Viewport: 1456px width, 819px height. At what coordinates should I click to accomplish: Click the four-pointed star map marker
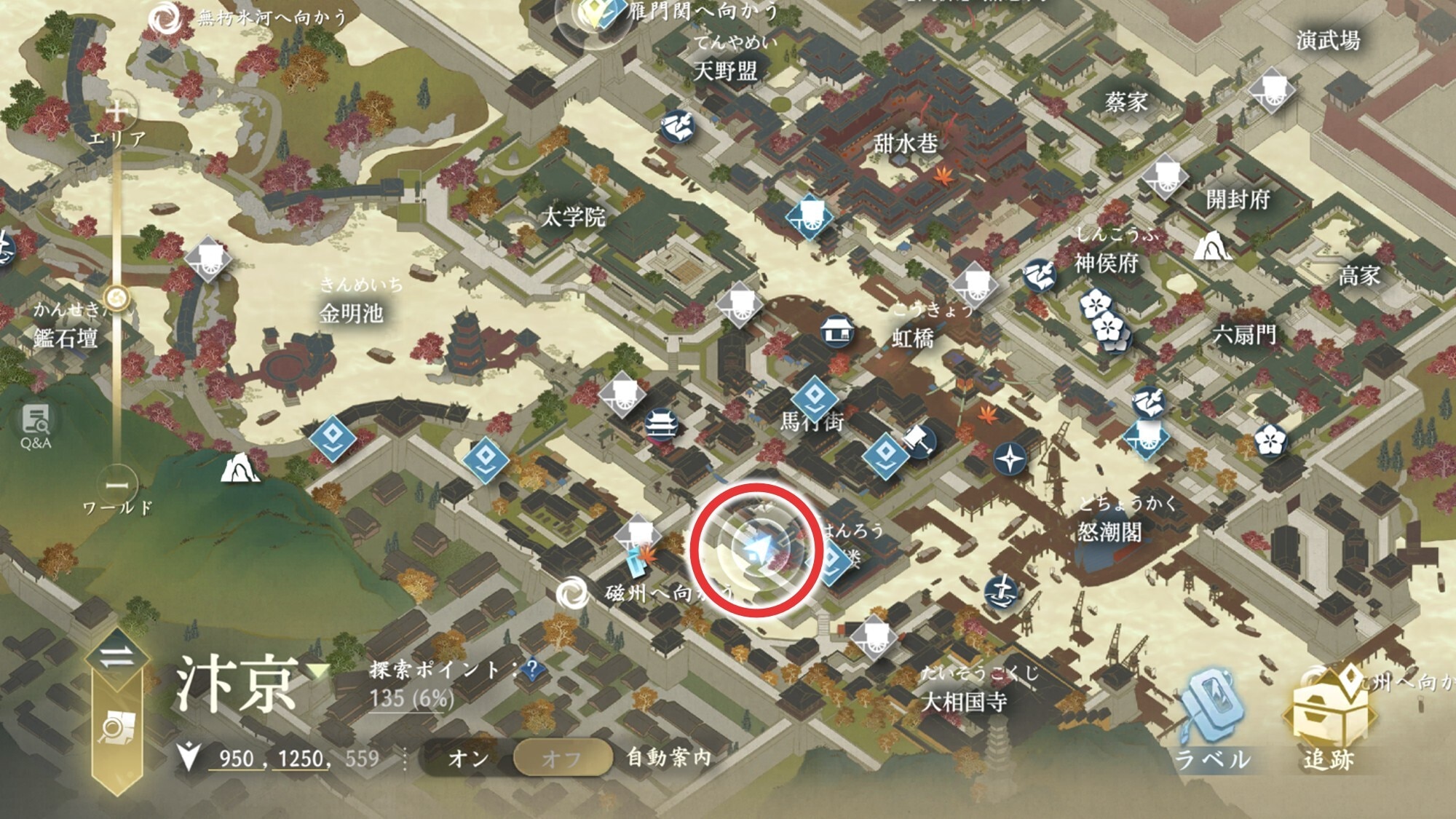pyautogui.click(x=1010, y=459)
